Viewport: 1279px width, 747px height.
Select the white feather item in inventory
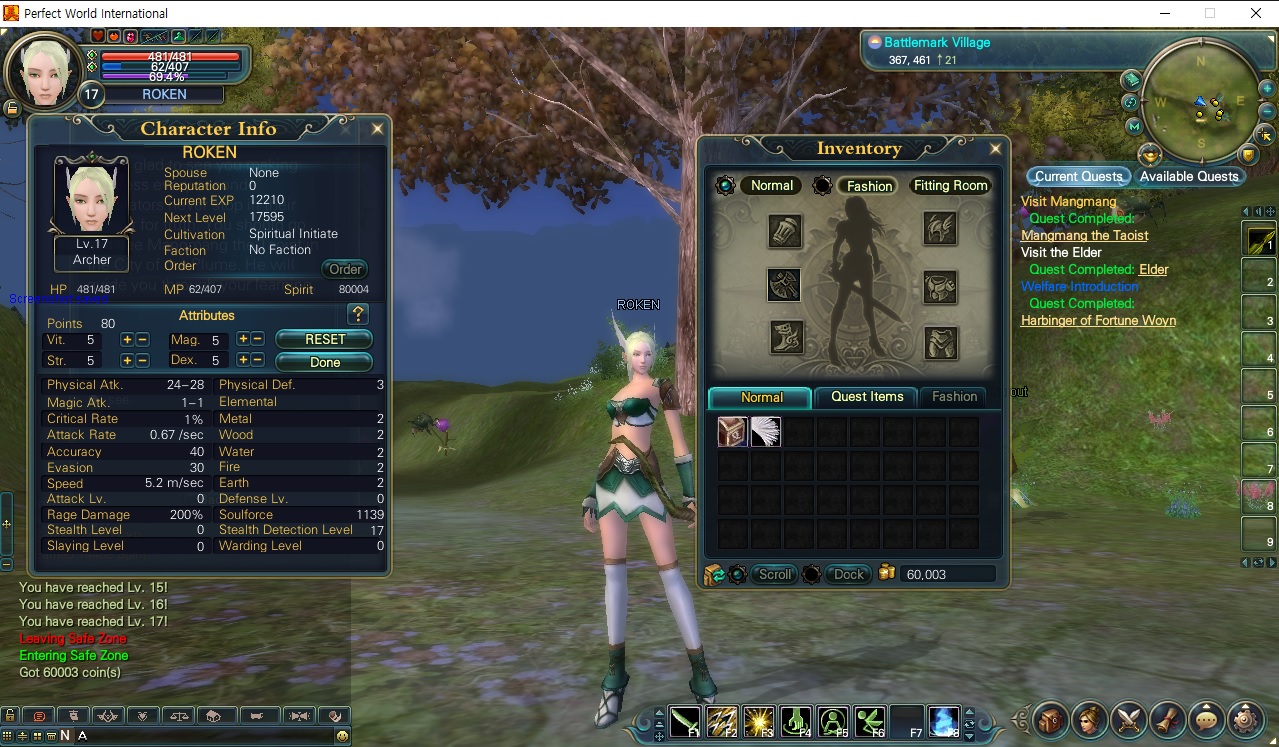pos(766,432)
